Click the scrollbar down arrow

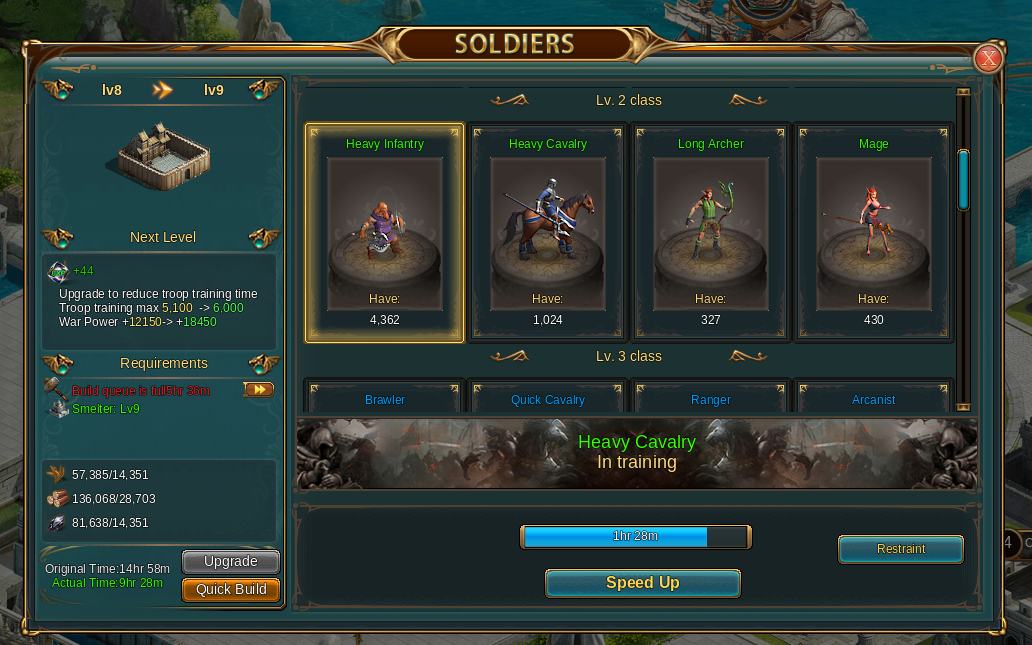pos(963,407)
